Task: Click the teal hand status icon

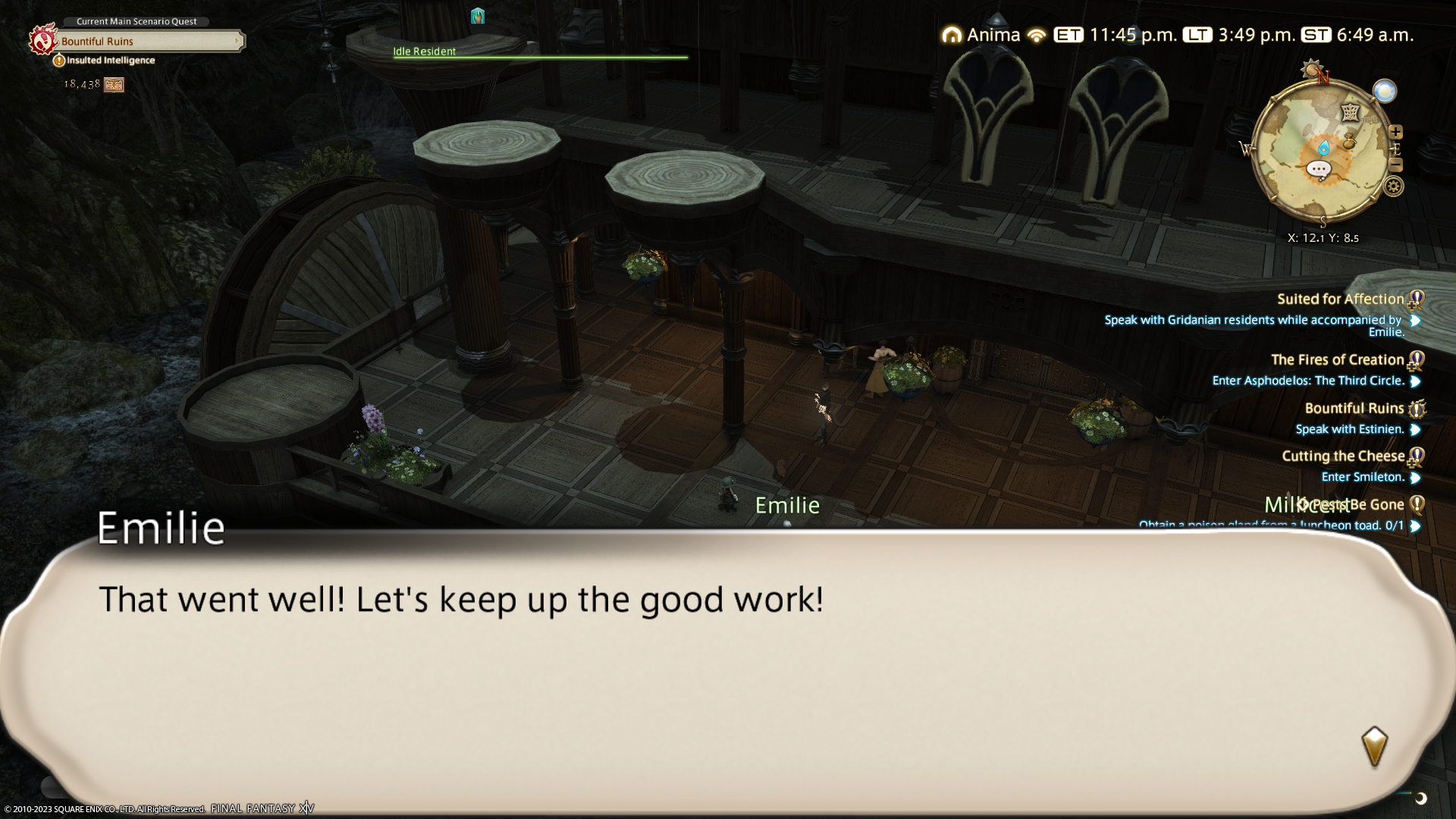Action: (477, 16)
